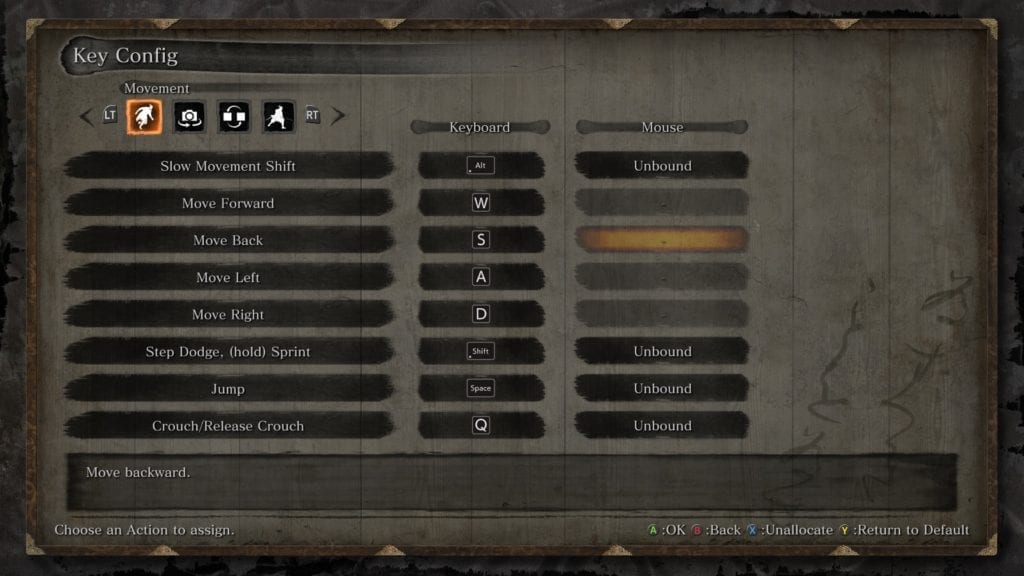Choose the Crouch/Release Crouch action
Viewport: 1024px width, 576px height.
pos(228,426)
